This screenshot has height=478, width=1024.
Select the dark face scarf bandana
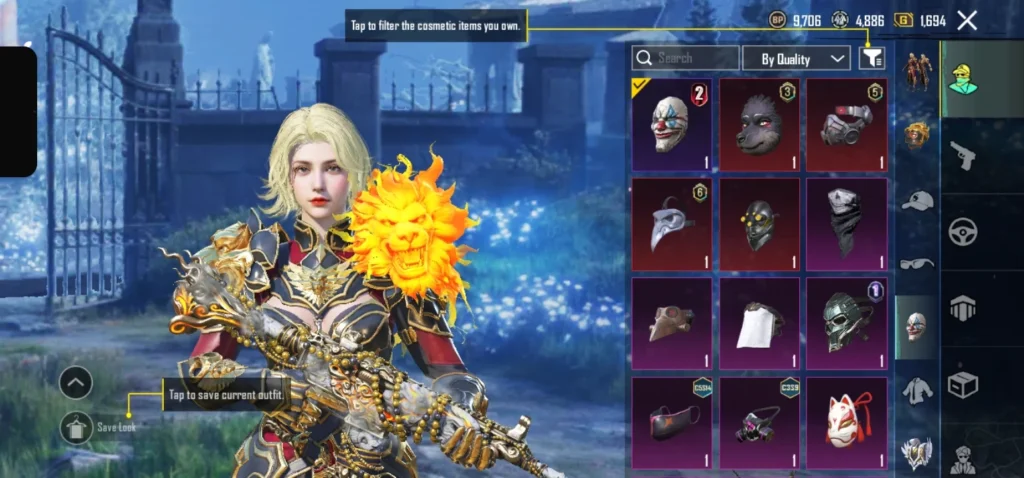846,224
